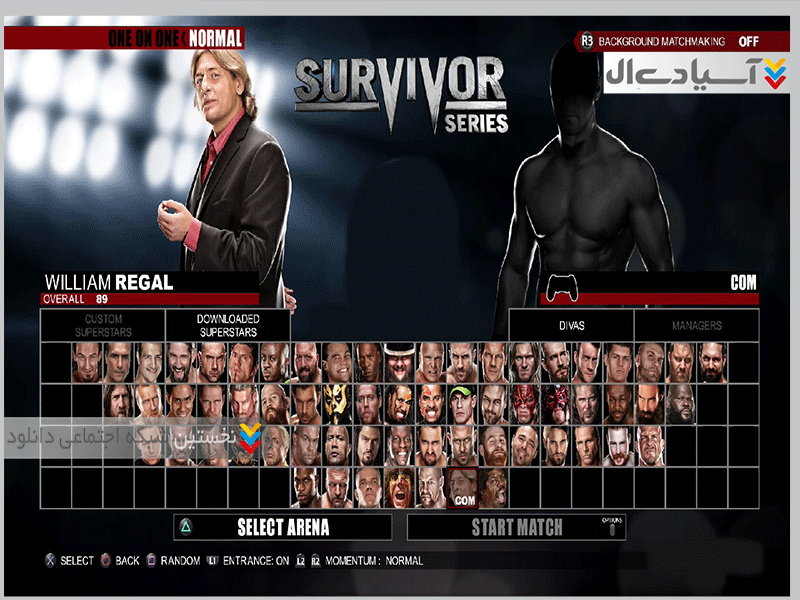This screenshot has width=800, height=600.
Task: Switch to the Managers tab
Action: pyautogui.click(x=696, y=325)
